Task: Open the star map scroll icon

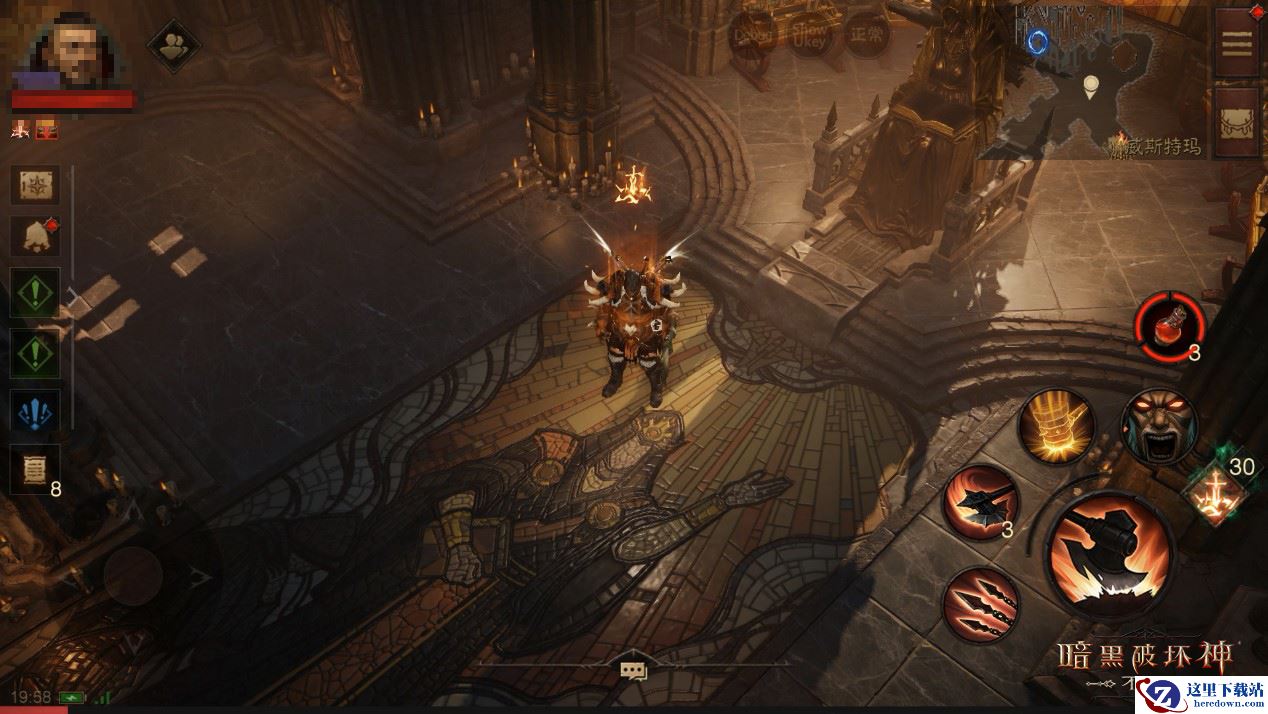Action: (x=35, y=185)
